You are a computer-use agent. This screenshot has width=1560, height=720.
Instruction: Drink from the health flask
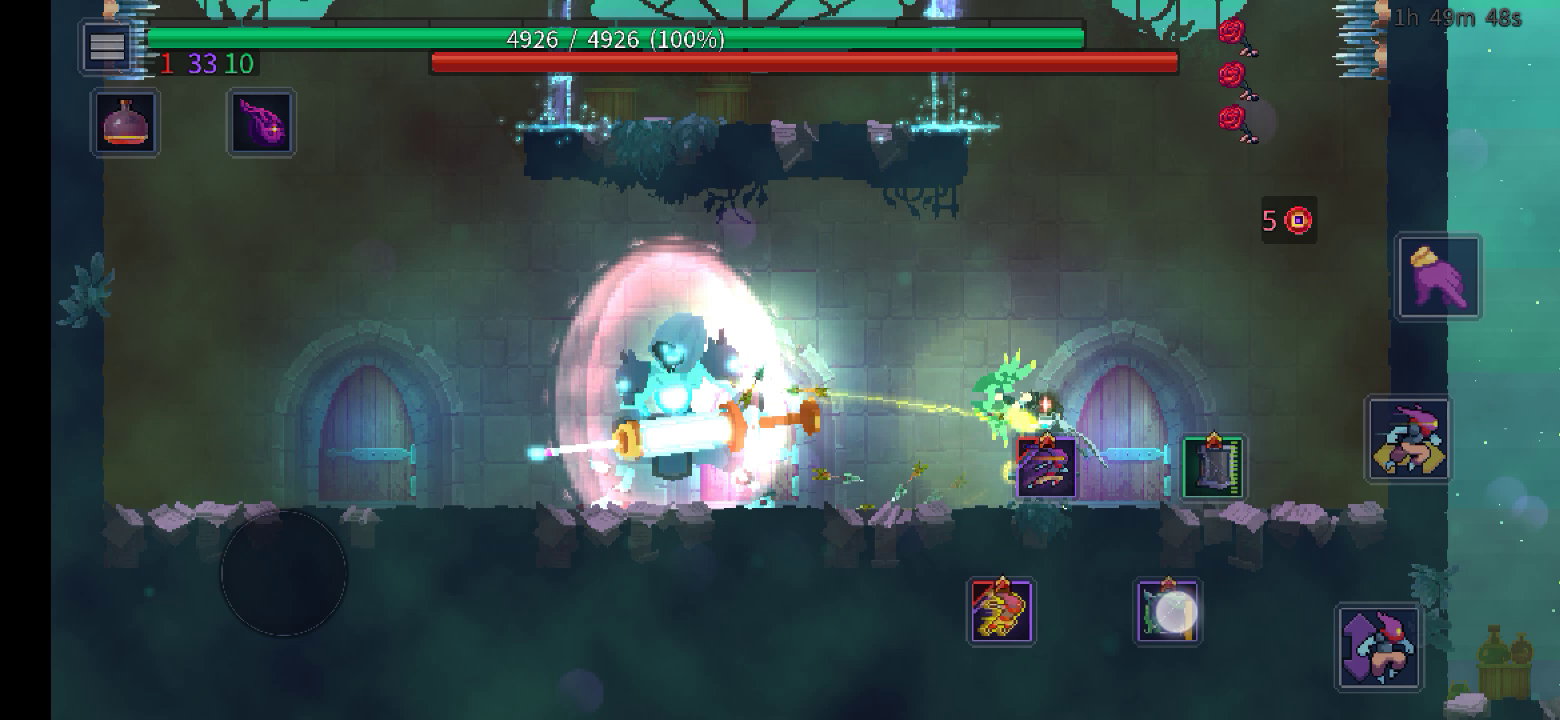[126, 123]
